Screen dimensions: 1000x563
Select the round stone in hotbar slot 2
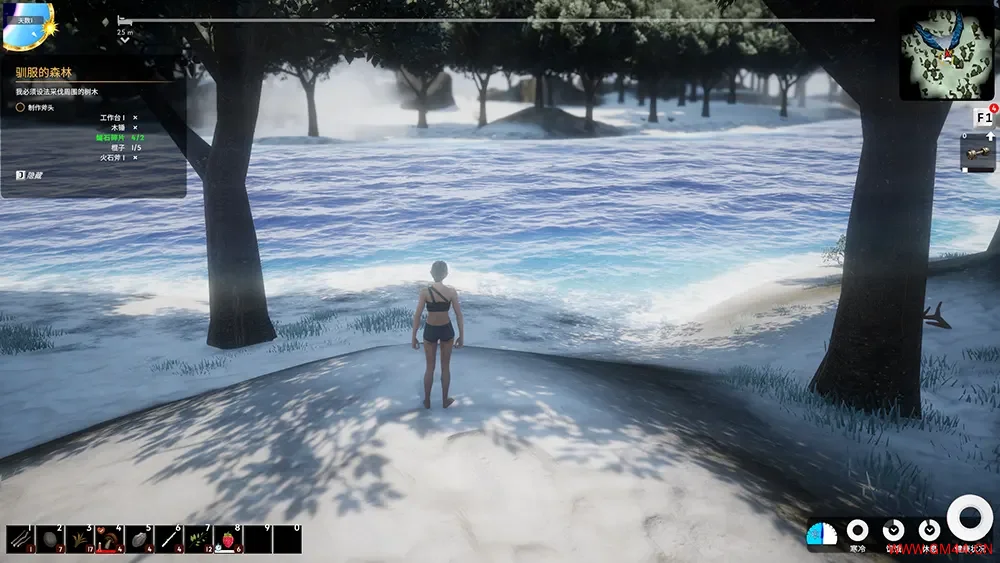tap(50, 538)
